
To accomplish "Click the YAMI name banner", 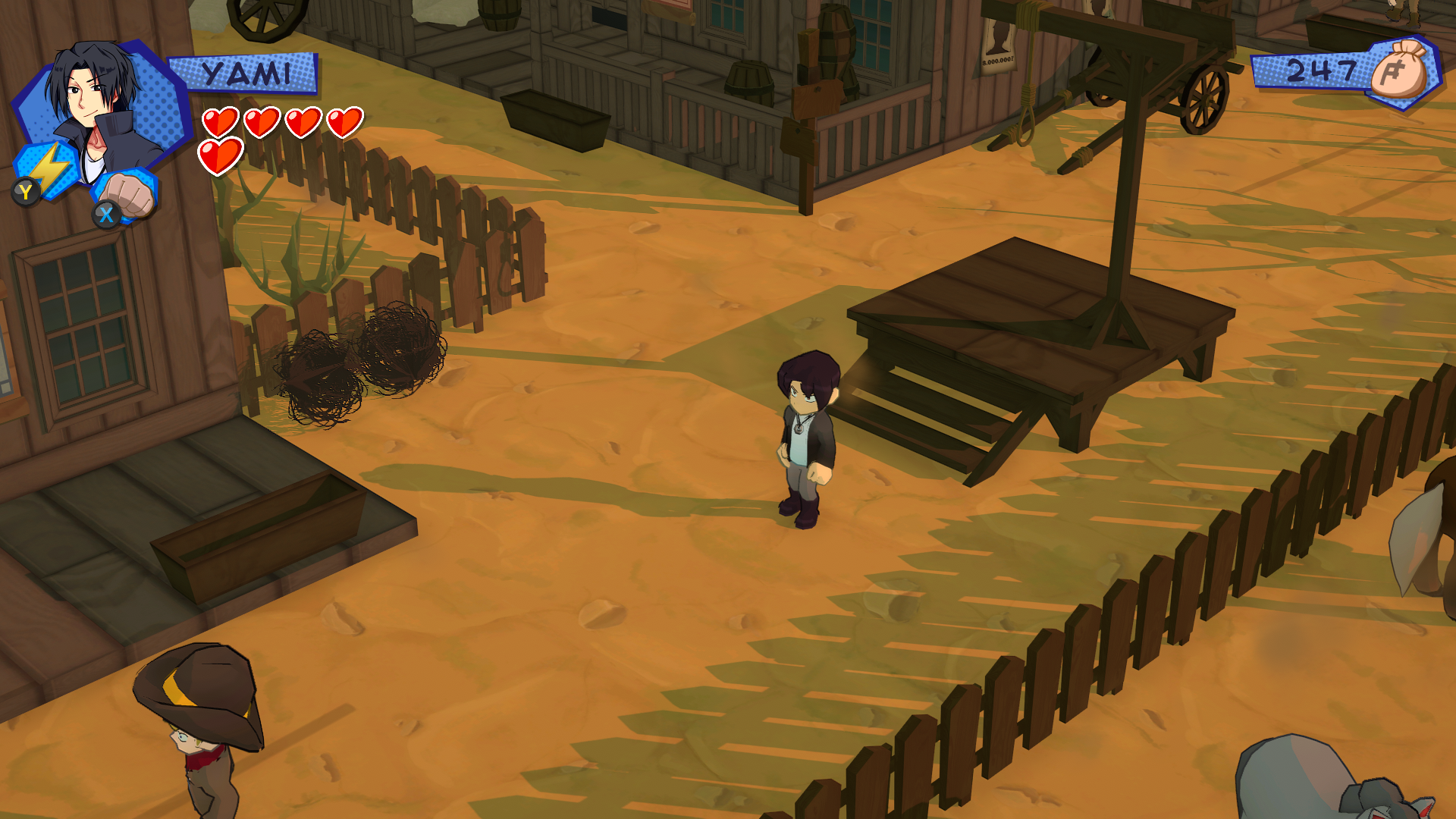I will click(246, 72).
